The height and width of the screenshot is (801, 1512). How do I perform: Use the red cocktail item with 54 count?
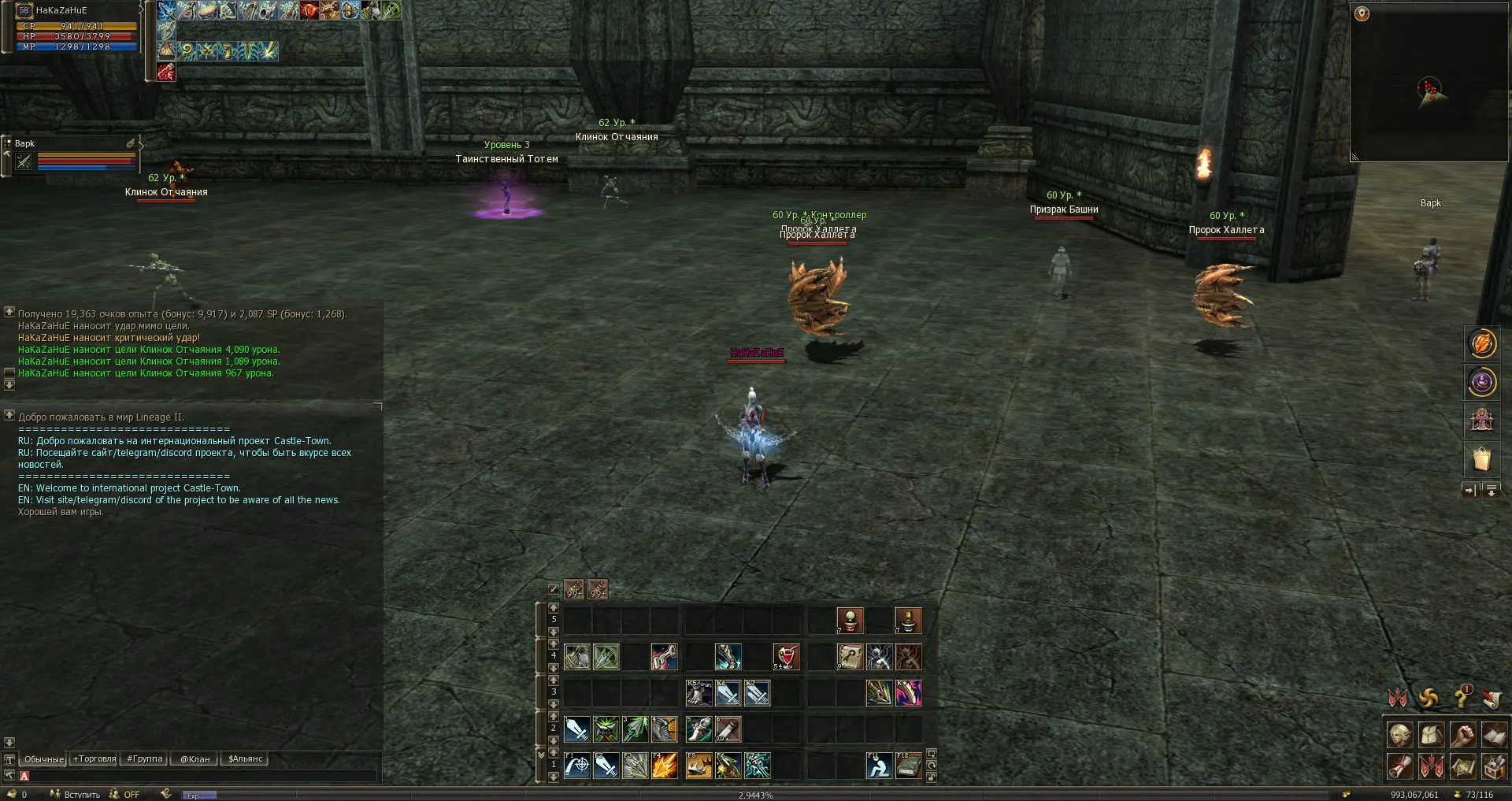click(x=786, y=657)
